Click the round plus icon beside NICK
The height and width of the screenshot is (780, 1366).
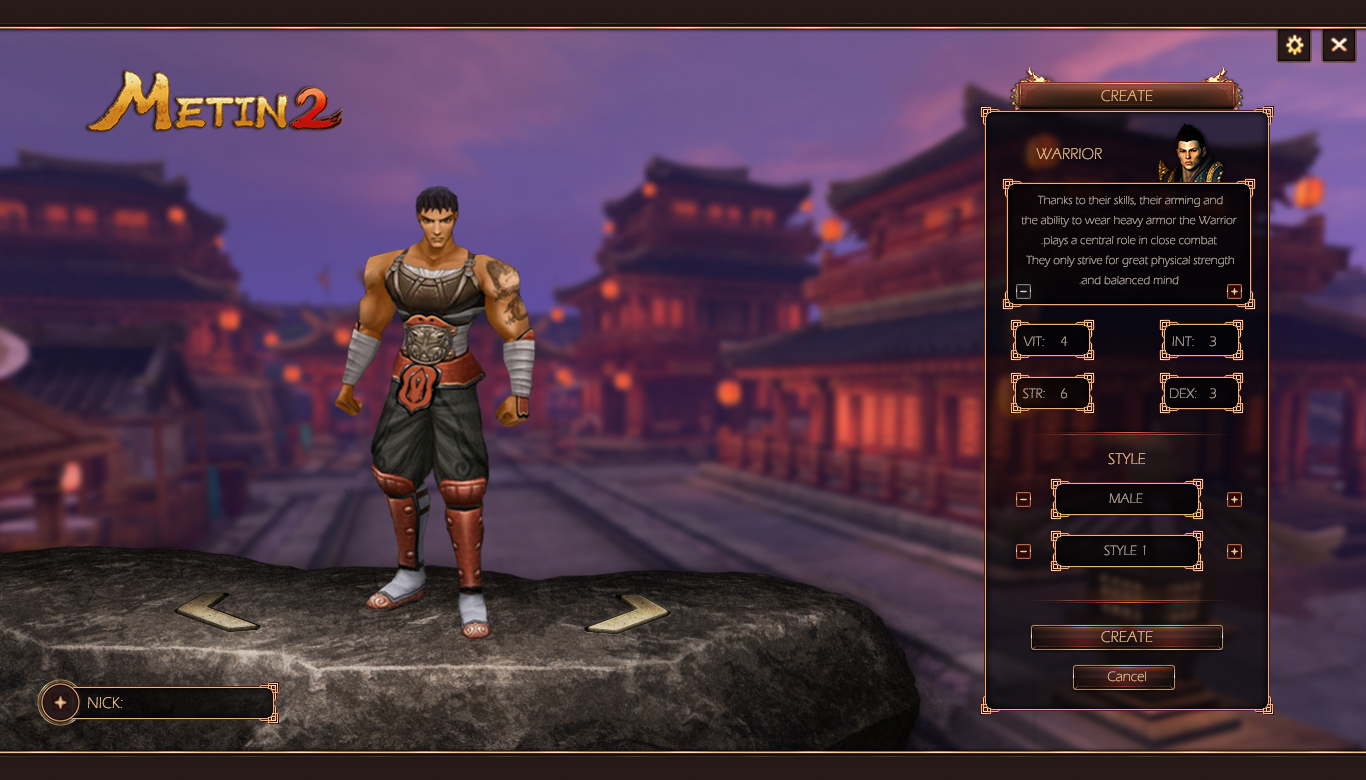[x=60, y=703]
